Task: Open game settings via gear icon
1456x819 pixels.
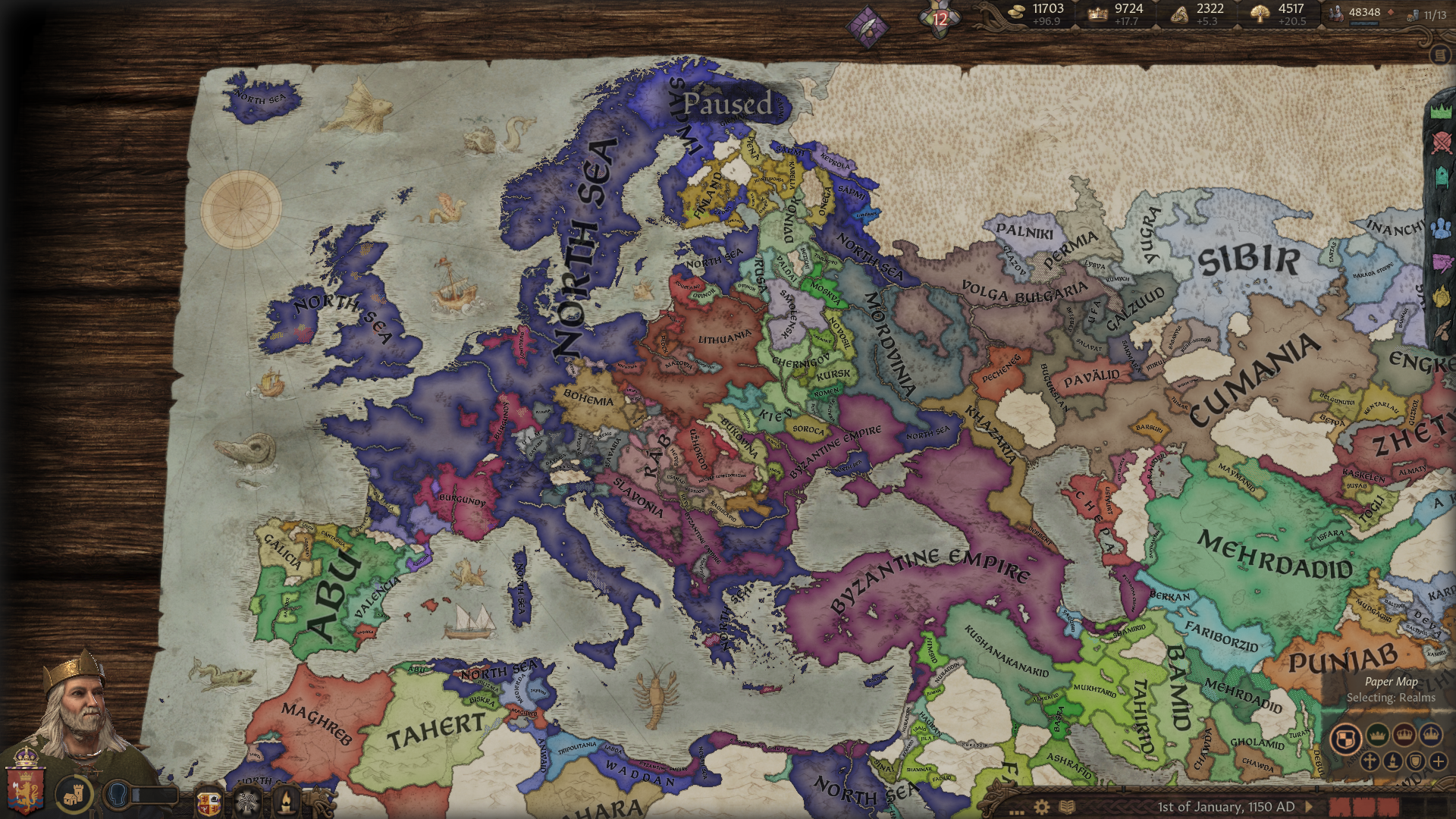Action: pyautogui.click(x=1041, y=806)
